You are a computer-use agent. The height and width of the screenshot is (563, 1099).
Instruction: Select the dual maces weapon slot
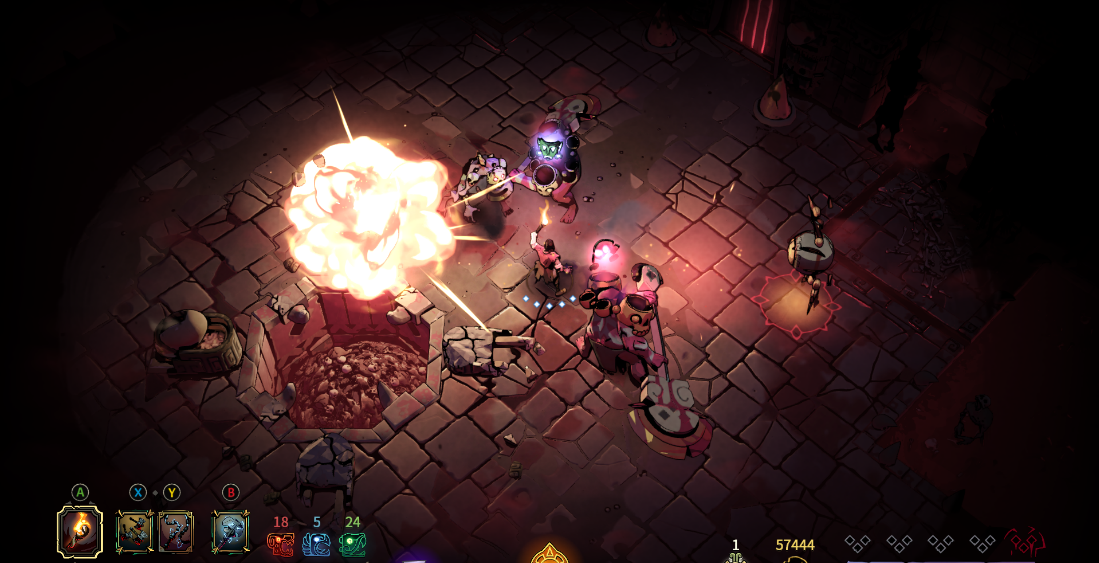pyautogui.click(x=134, y=532)
